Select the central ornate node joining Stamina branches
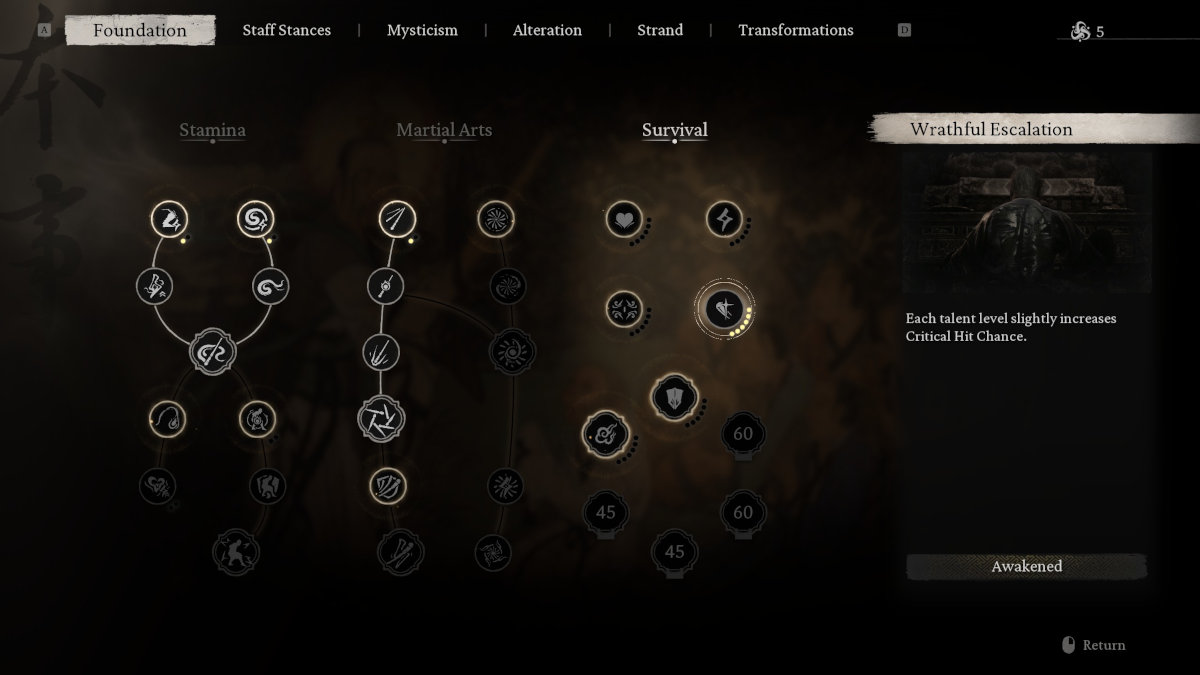The image size is (1200, 675). [x=212, y=352]
